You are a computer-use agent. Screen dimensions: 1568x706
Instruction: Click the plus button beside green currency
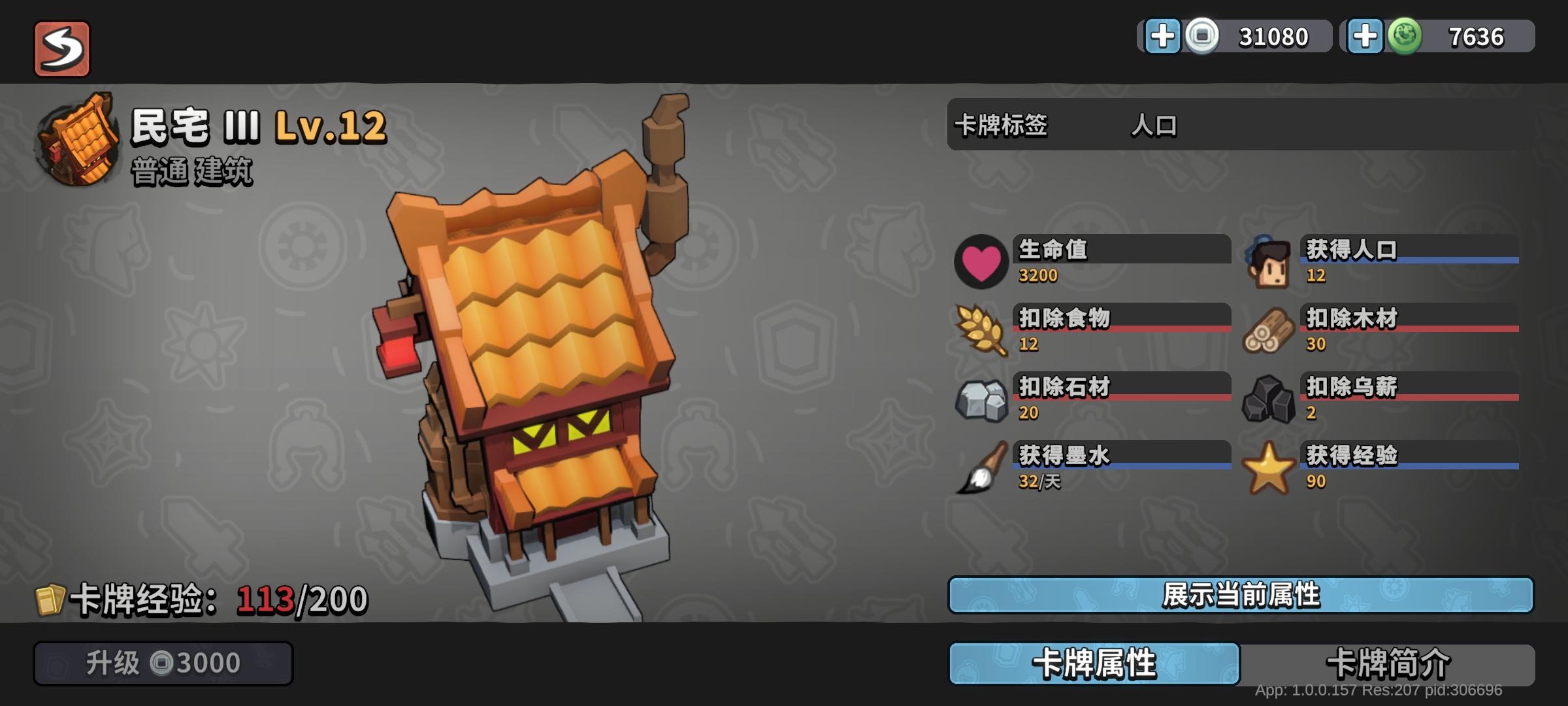tap(1365, 37)
